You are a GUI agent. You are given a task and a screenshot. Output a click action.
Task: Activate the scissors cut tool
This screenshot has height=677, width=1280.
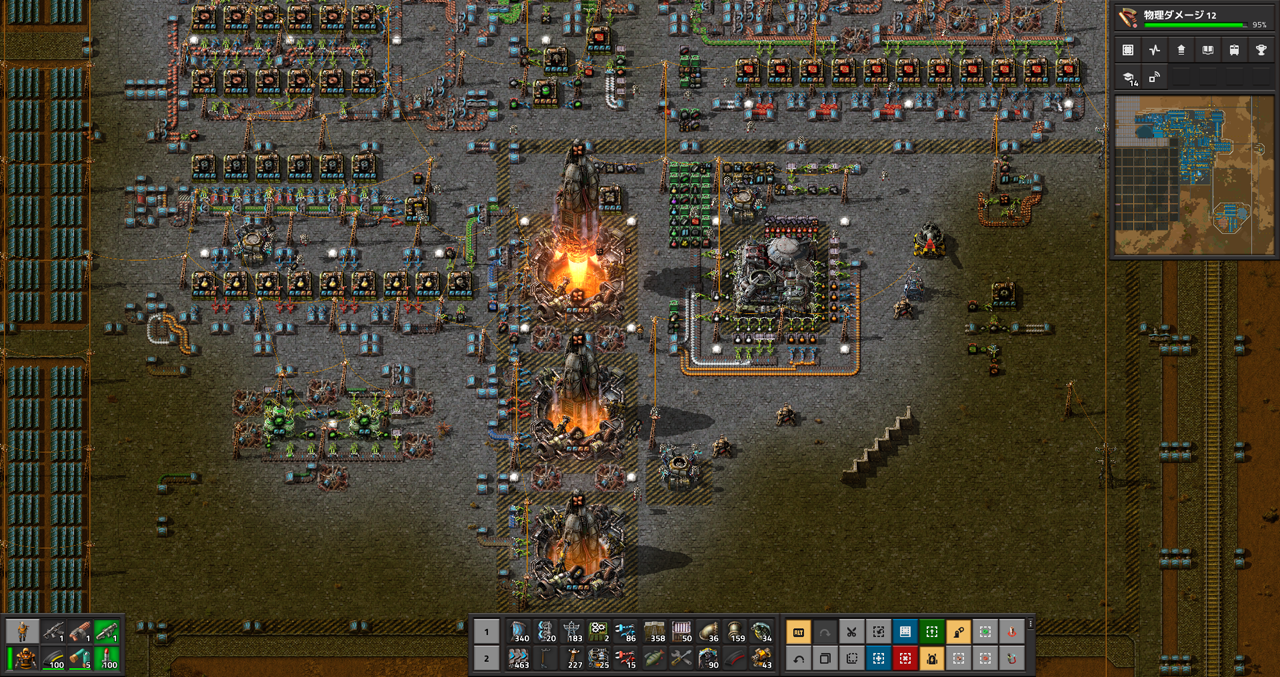click(851, 632)
